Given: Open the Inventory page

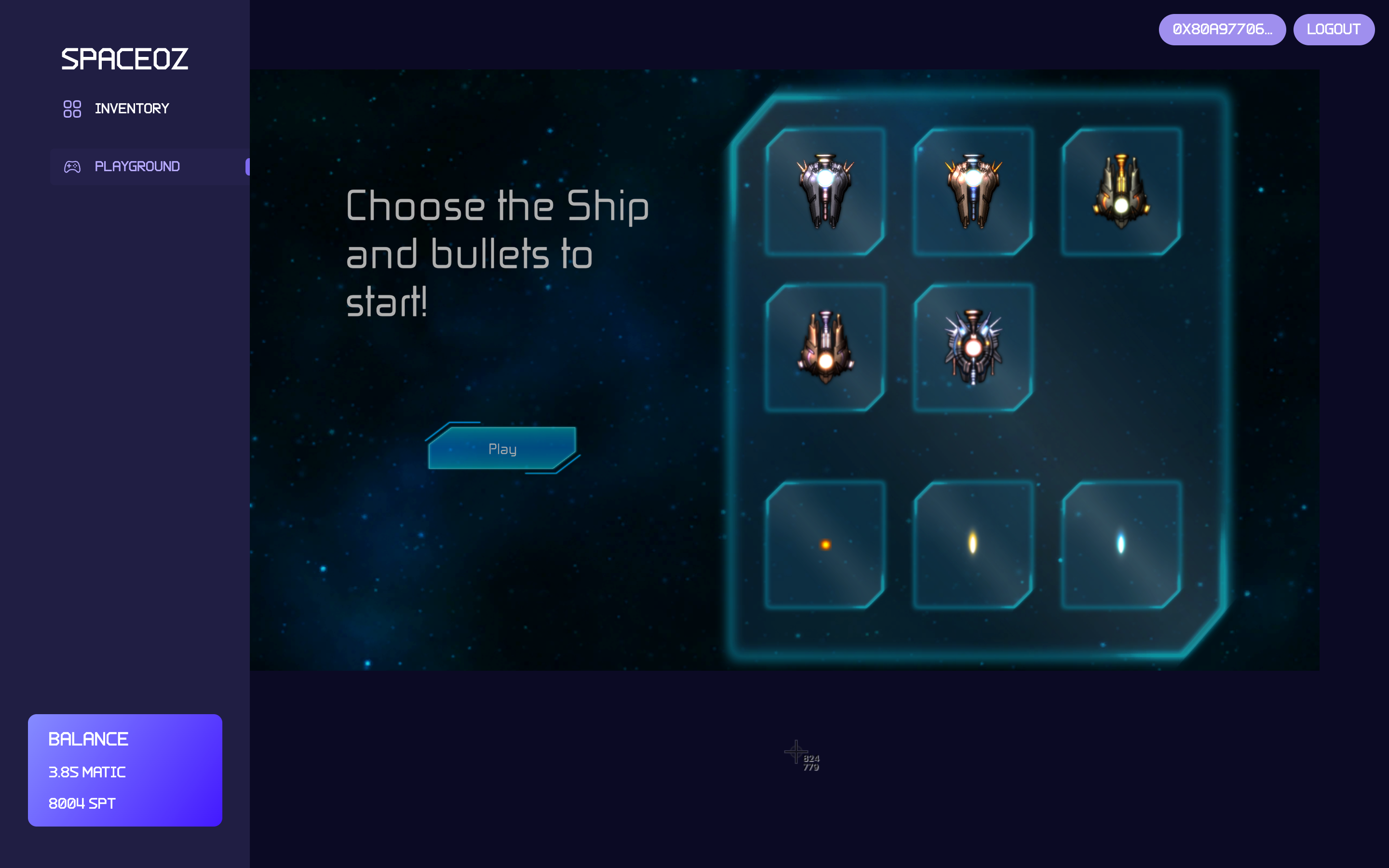Looking at the screenshot, I should coord(132,108).
